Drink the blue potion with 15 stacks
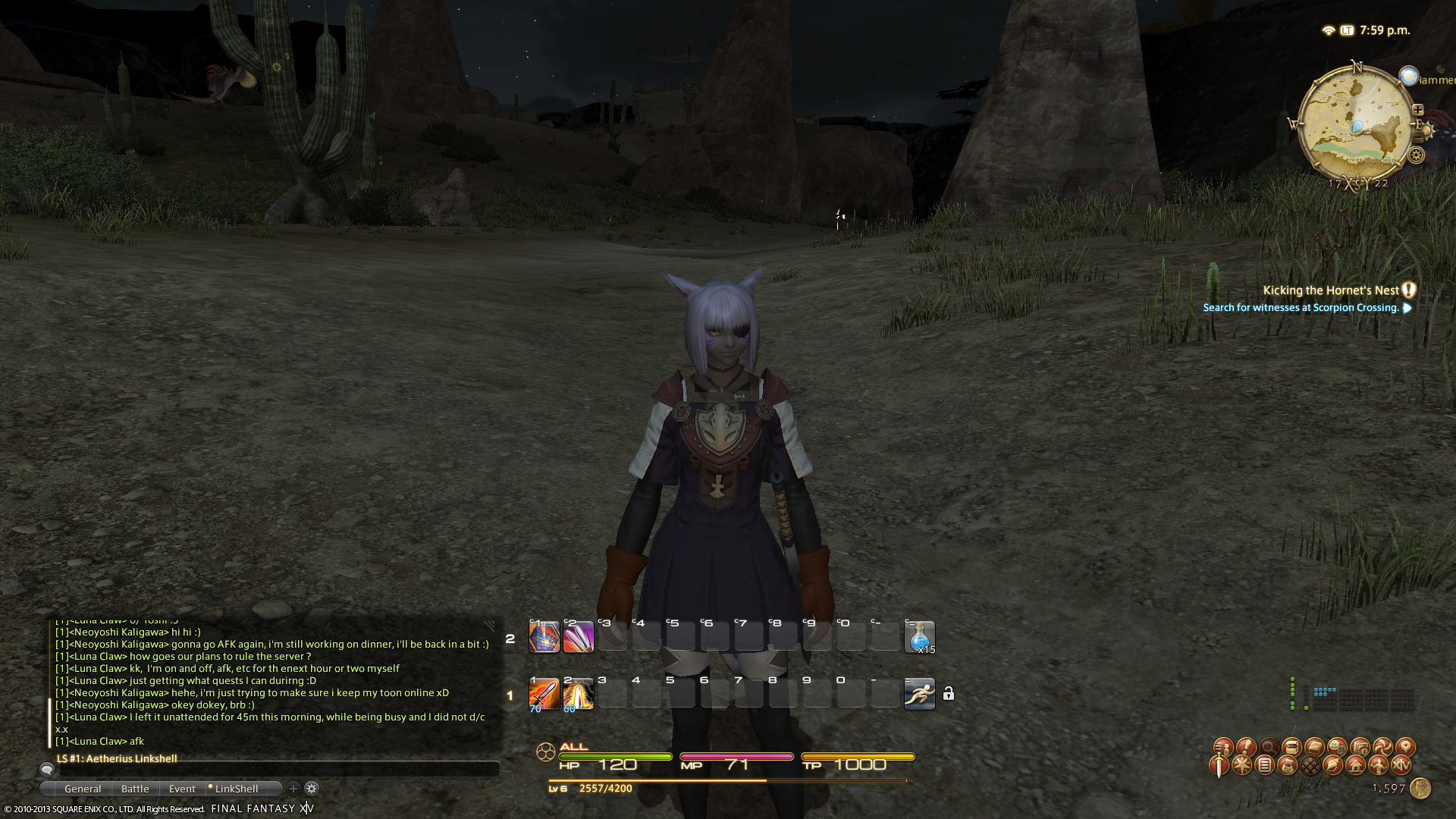The image size is (1456, 819). point(919,637)
